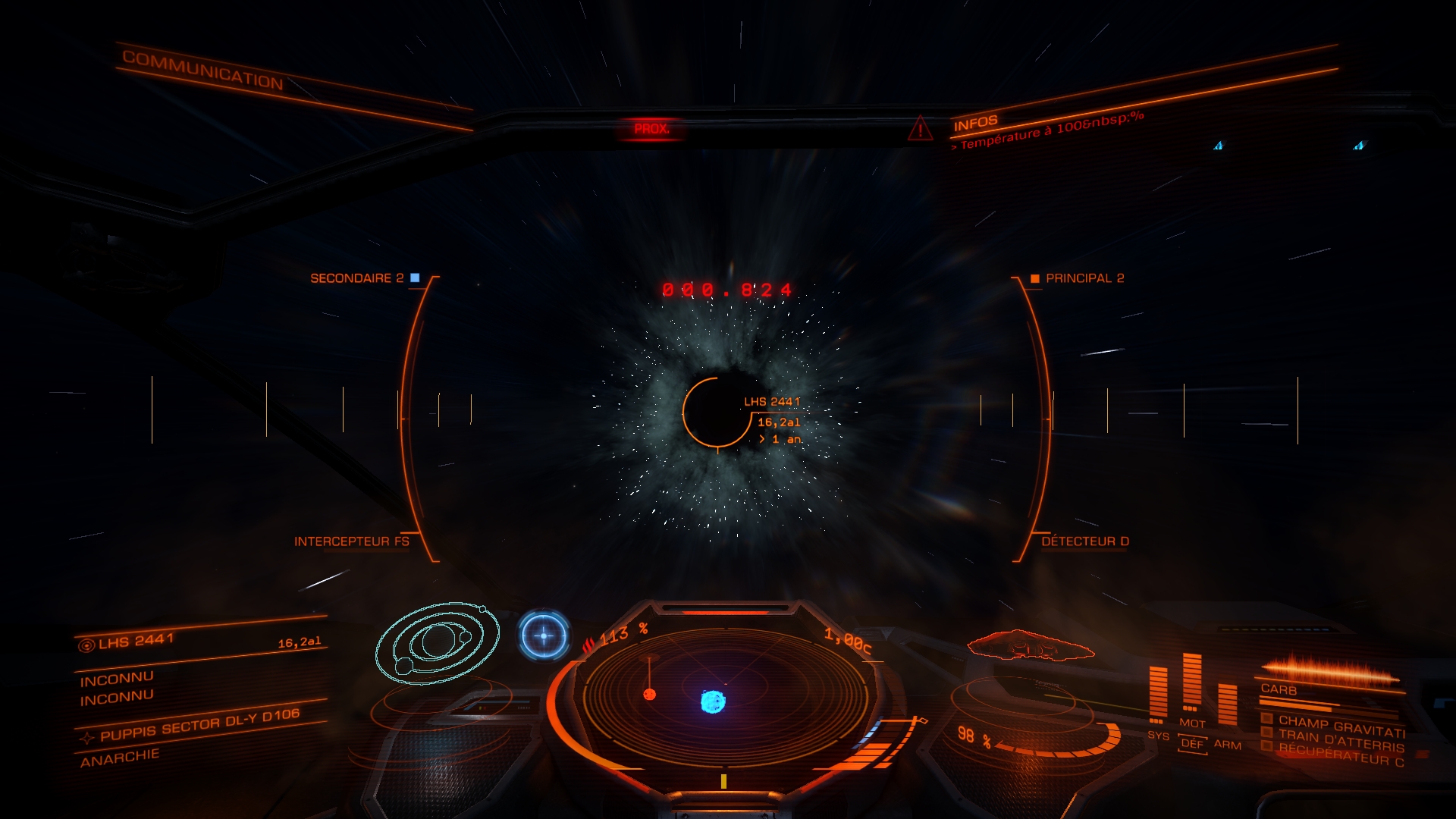Open the Infos panel header

(975, 123)
